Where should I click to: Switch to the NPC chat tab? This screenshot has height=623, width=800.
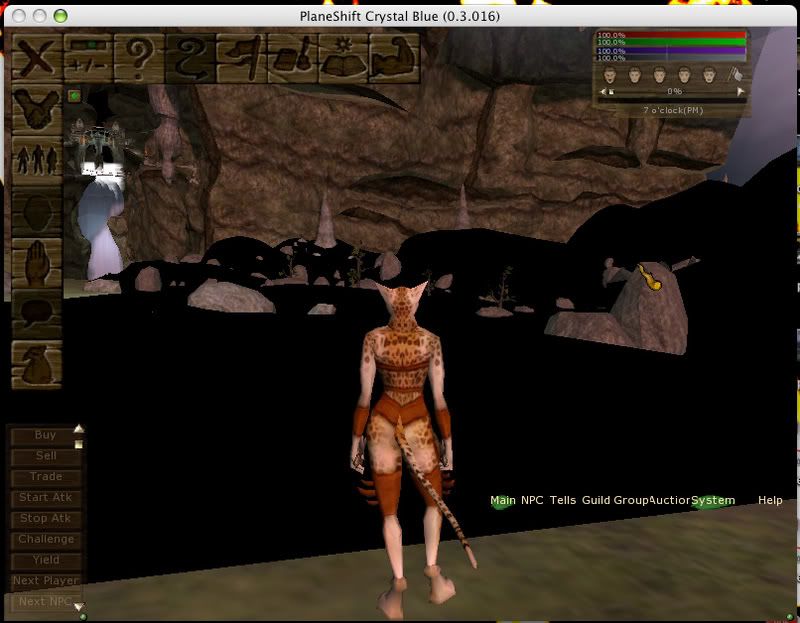532,500
